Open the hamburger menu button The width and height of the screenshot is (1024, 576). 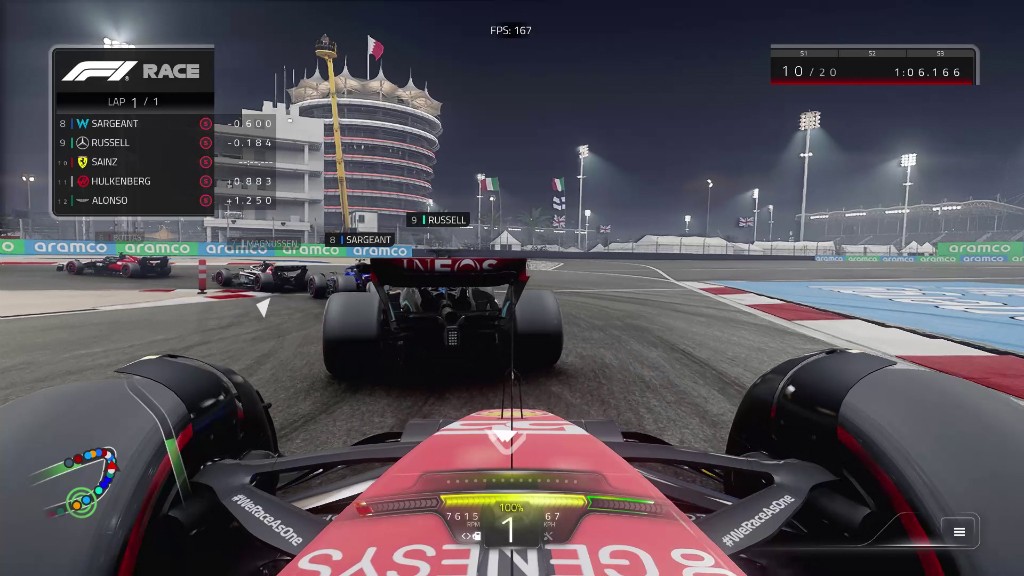click(959, 532)
